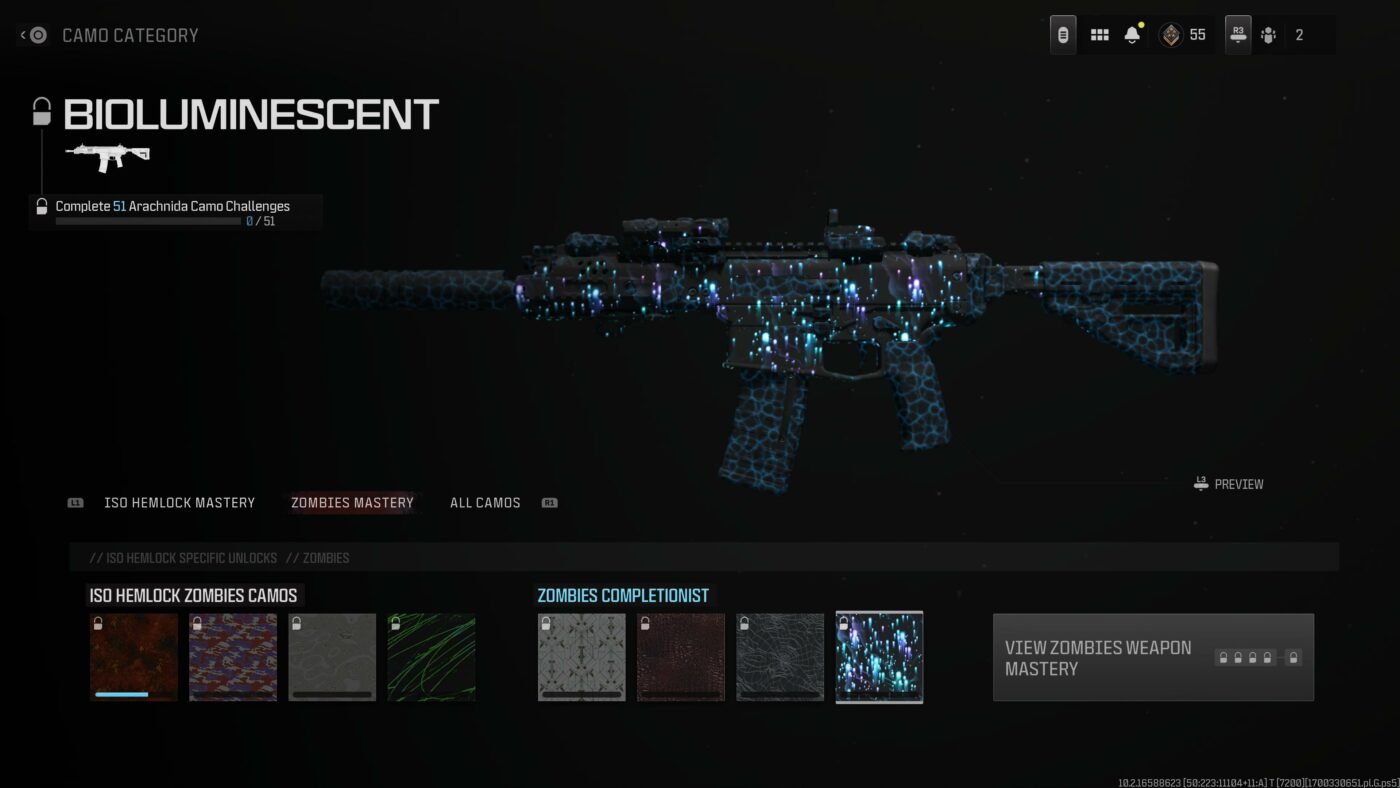Switch to the ISO Hemlock Mastery tab
This screenshot has width=1400, height=788.
180,502
